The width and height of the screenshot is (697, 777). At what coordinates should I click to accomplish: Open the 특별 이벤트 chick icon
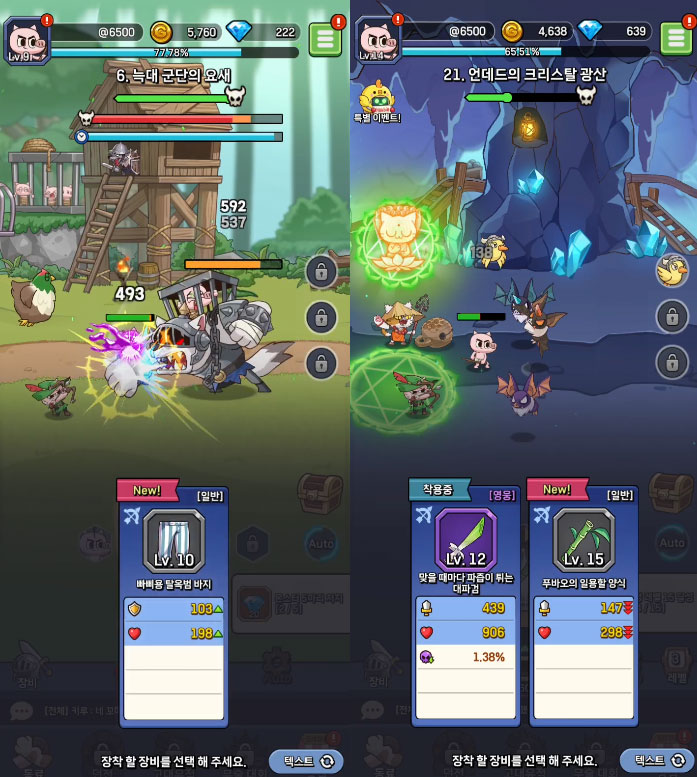point(377,100)
